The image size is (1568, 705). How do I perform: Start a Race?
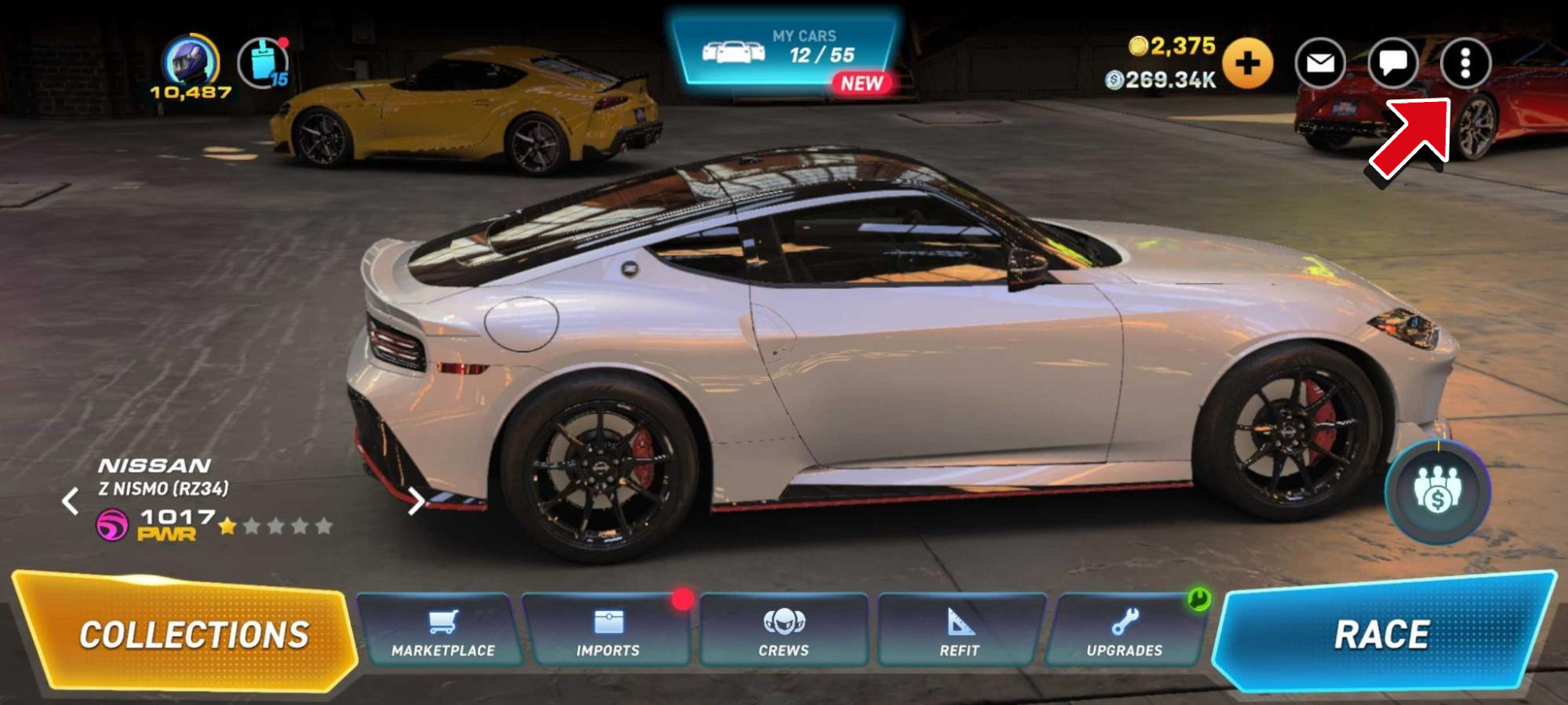[x=1381, y=632]
